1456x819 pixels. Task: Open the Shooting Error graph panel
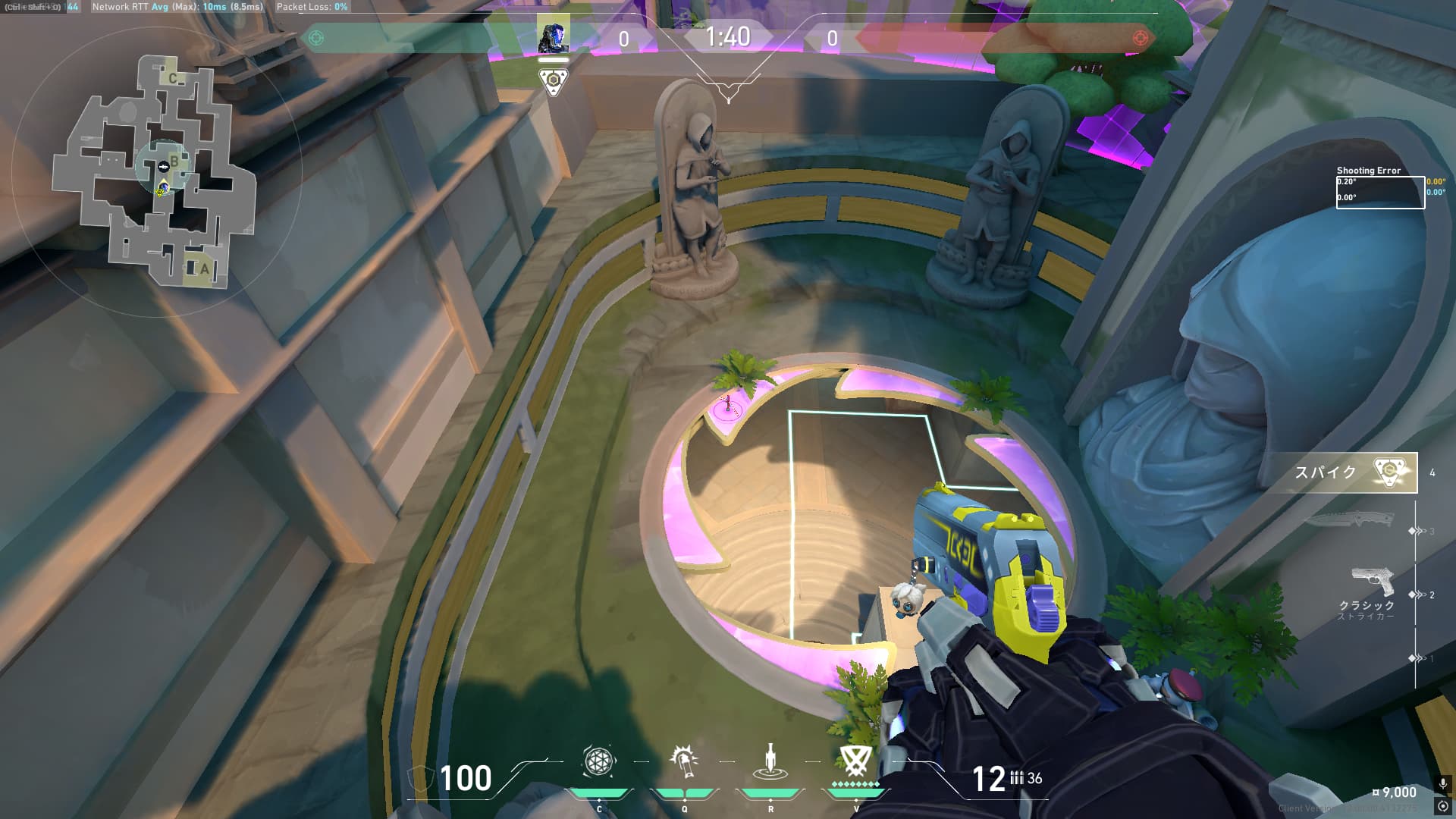pos(1379,193)
